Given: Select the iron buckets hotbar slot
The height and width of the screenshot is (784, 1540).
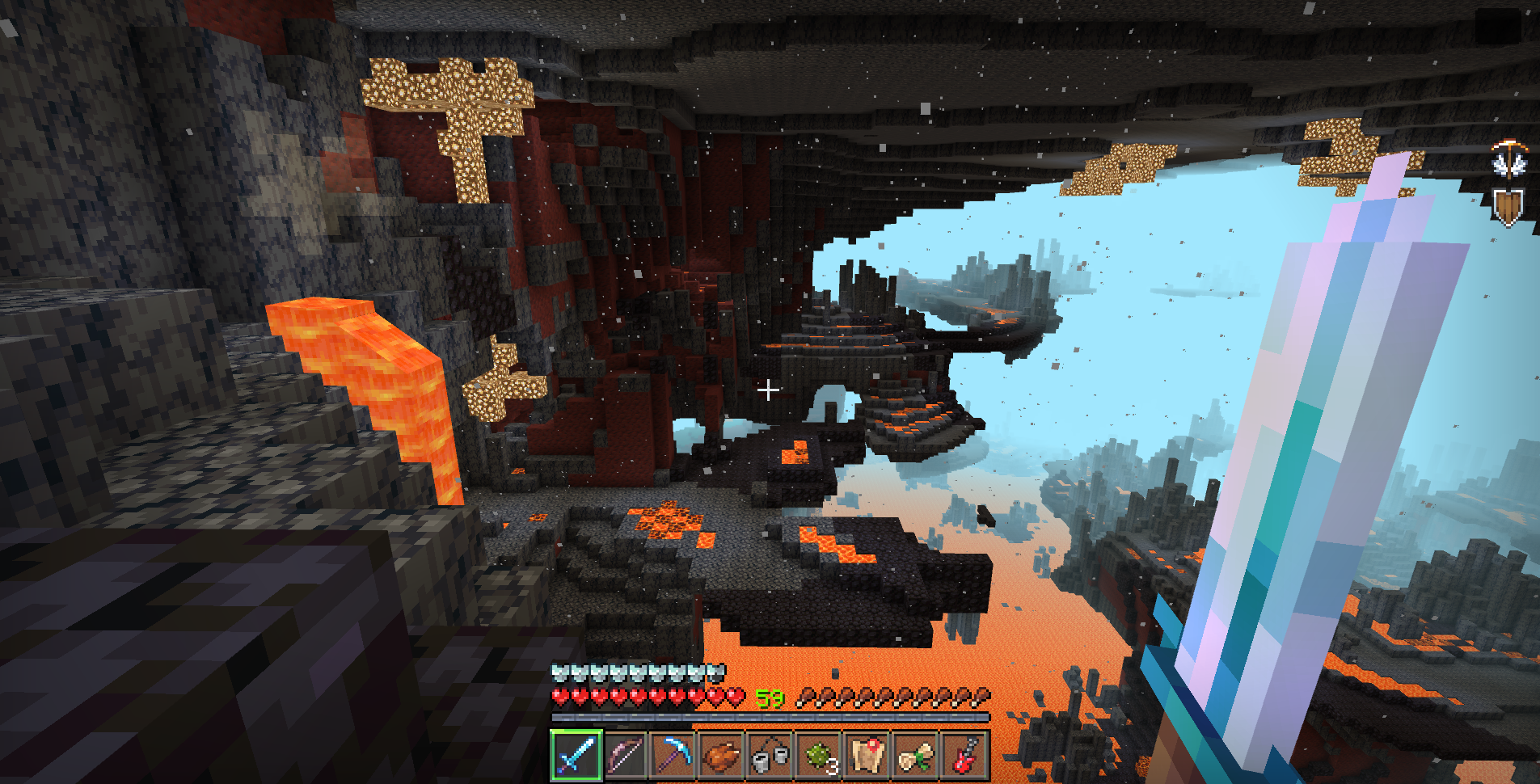Looking at the screenshot, I should (770, 756).
